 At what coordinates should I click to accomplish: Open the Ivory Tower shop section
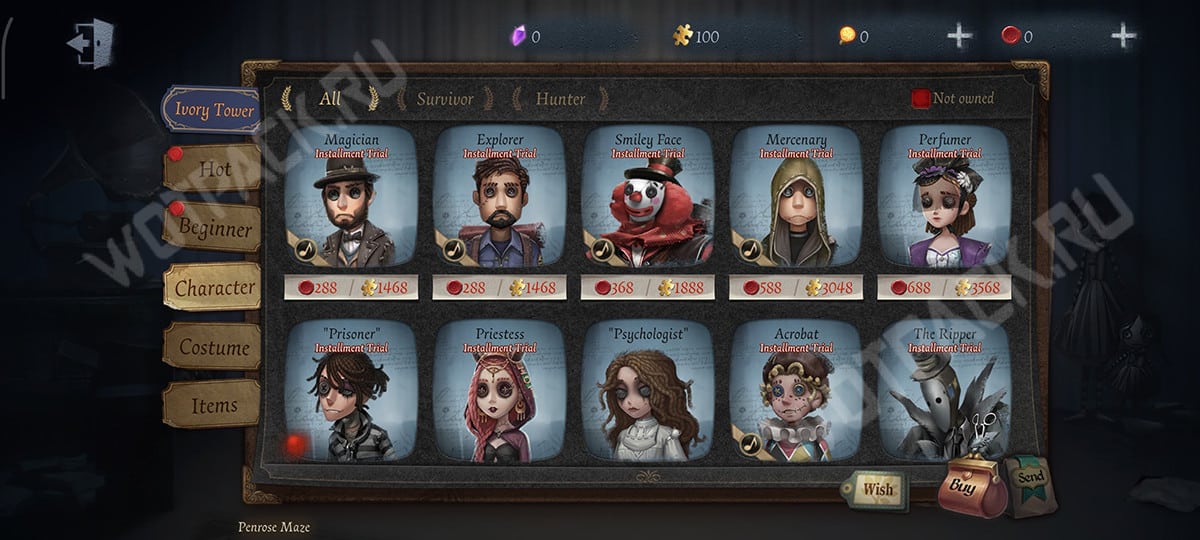click(x=212, y=110)
